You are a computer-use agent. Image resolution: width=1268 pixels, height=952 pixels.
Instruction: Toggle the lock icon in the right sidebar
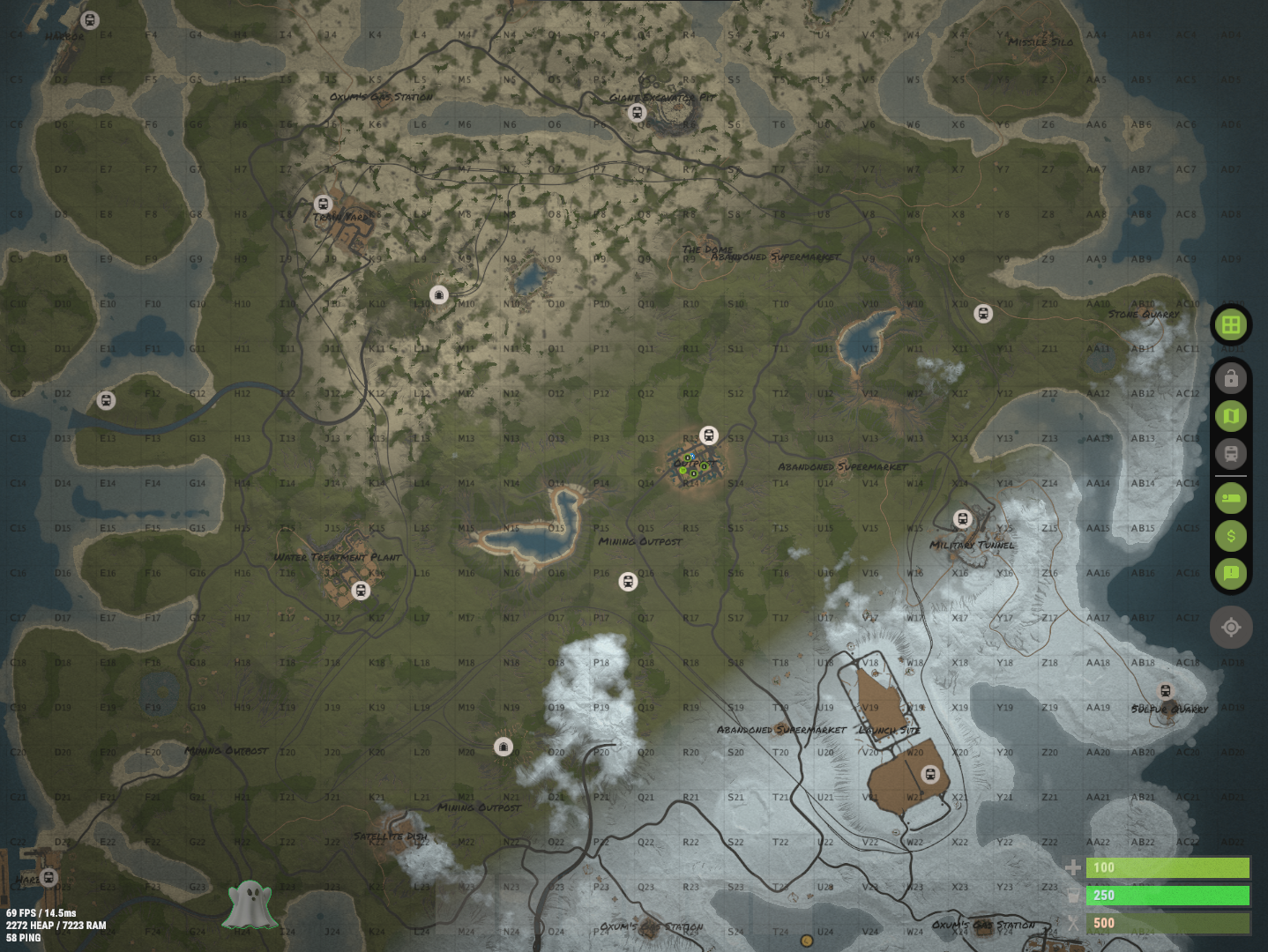pyautogui.click(x=1231, y=377)
